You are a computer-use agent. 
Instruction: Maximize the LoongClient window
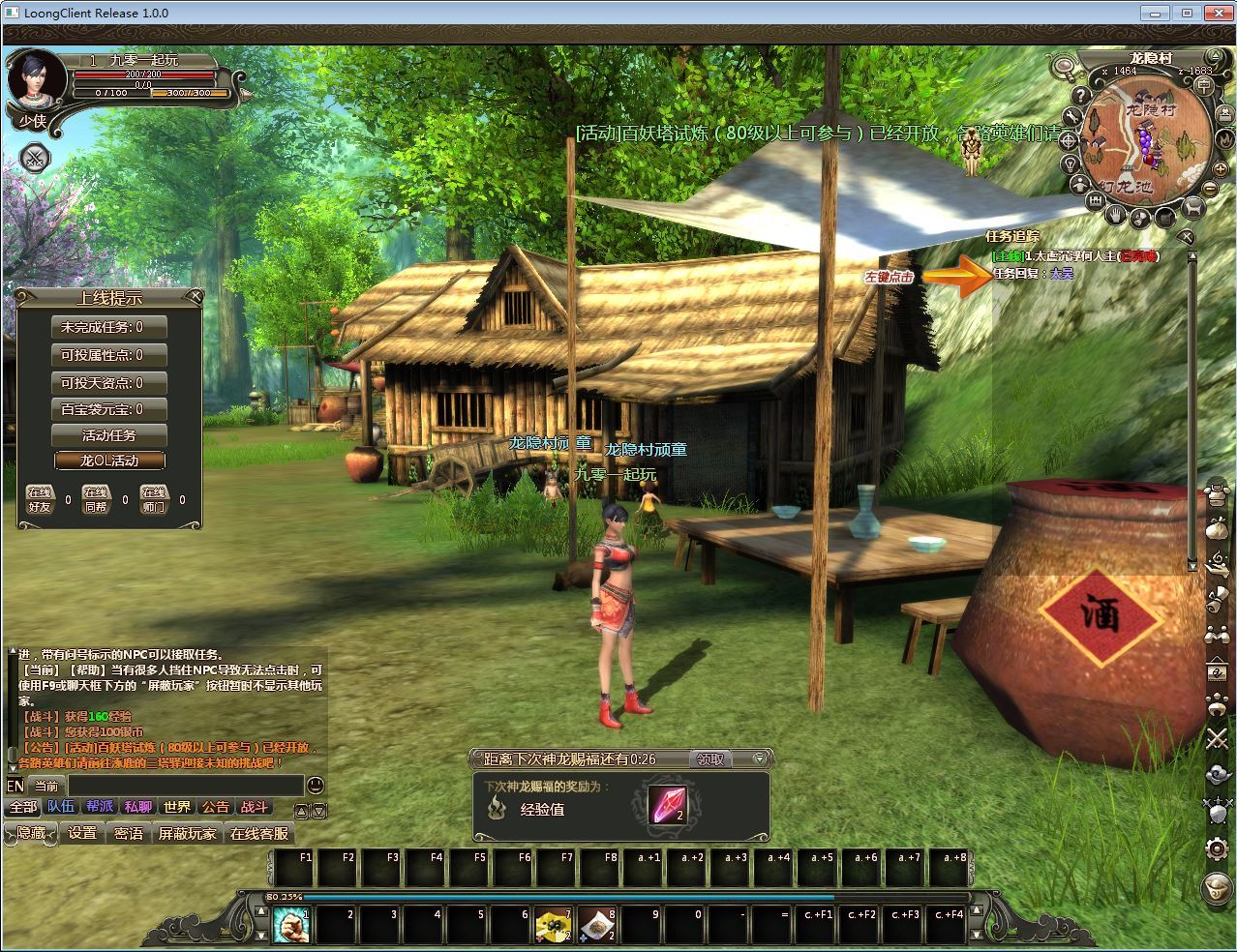pos(1187,13)
